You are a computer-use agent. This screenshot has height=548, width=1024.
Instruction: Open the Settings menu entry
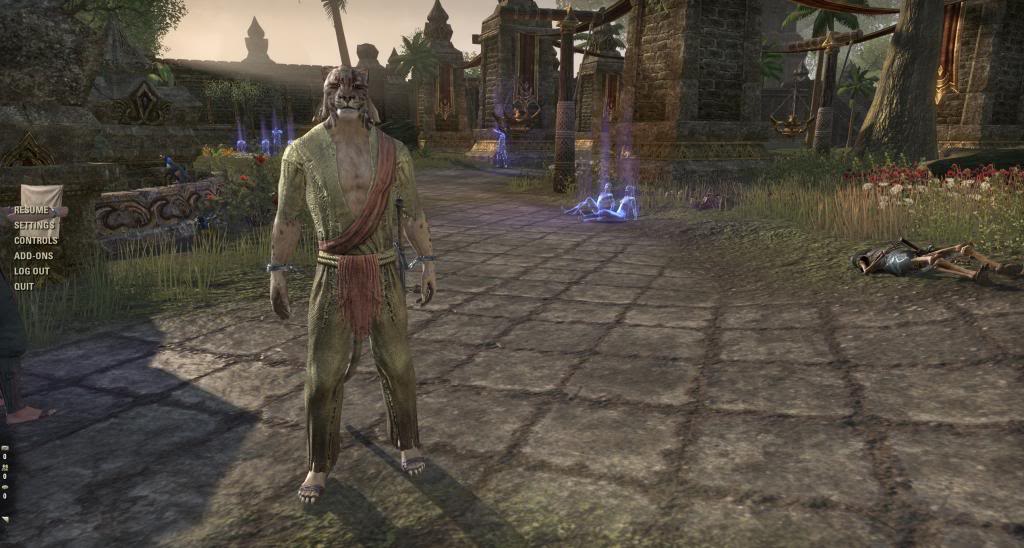pos(34,225)
